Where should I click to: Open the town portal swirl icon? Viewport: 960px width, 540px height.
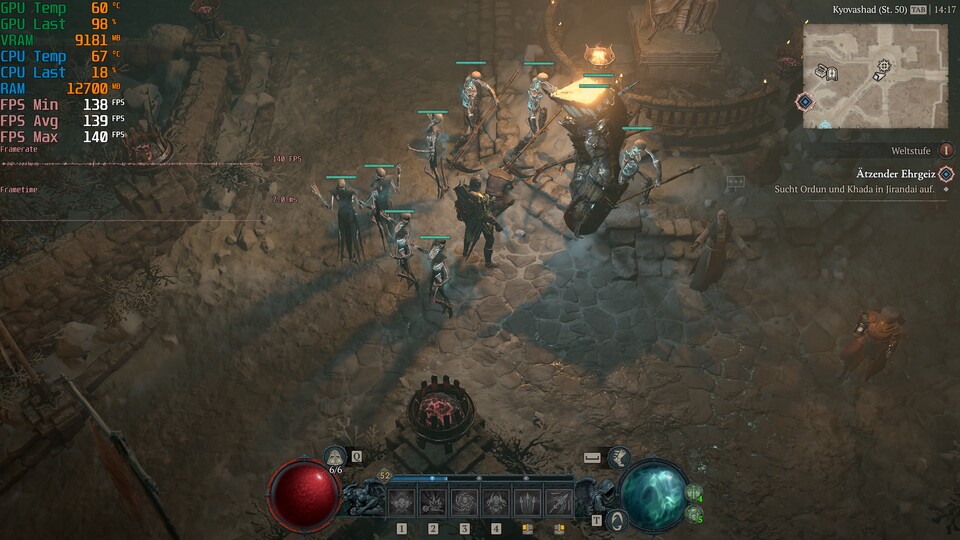tap(619, 520)
